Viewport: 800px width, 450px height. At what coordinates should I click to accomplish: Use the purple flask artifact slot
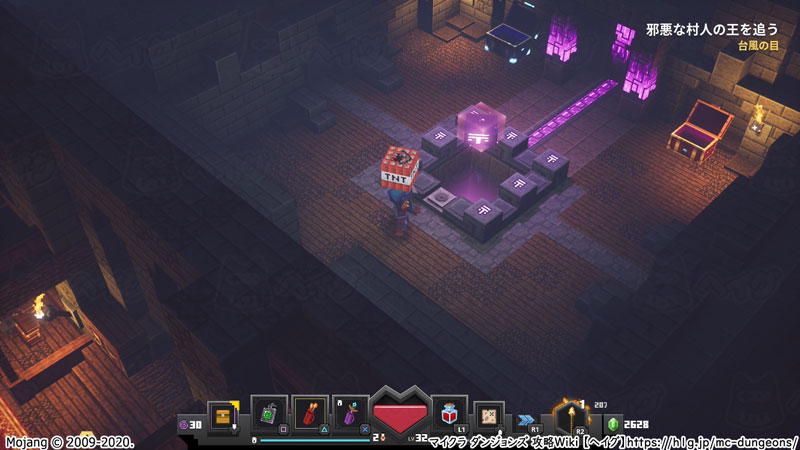(350, 414)
